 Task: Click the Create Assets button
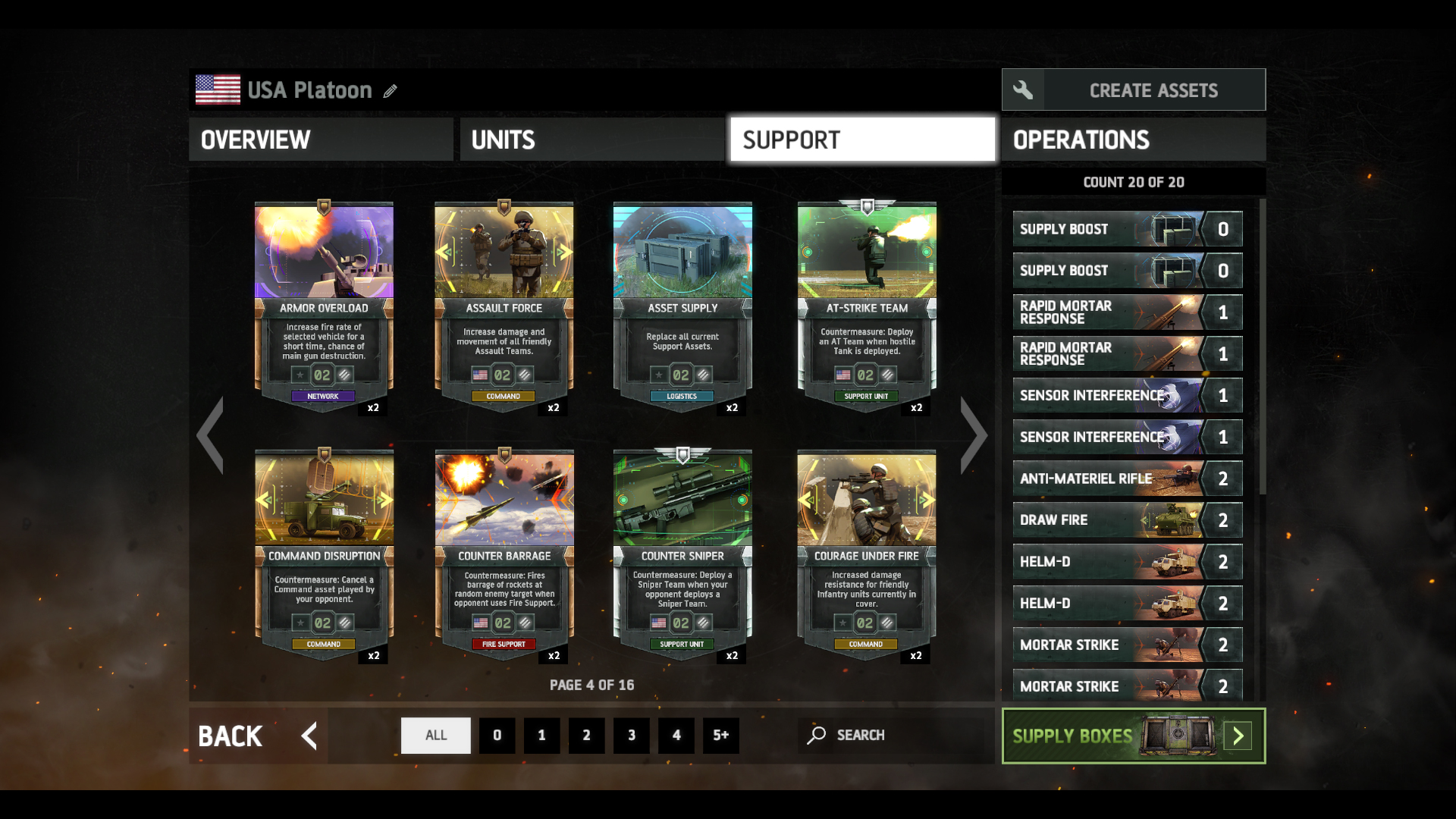pyautogui.click(x=1153, y=89)
